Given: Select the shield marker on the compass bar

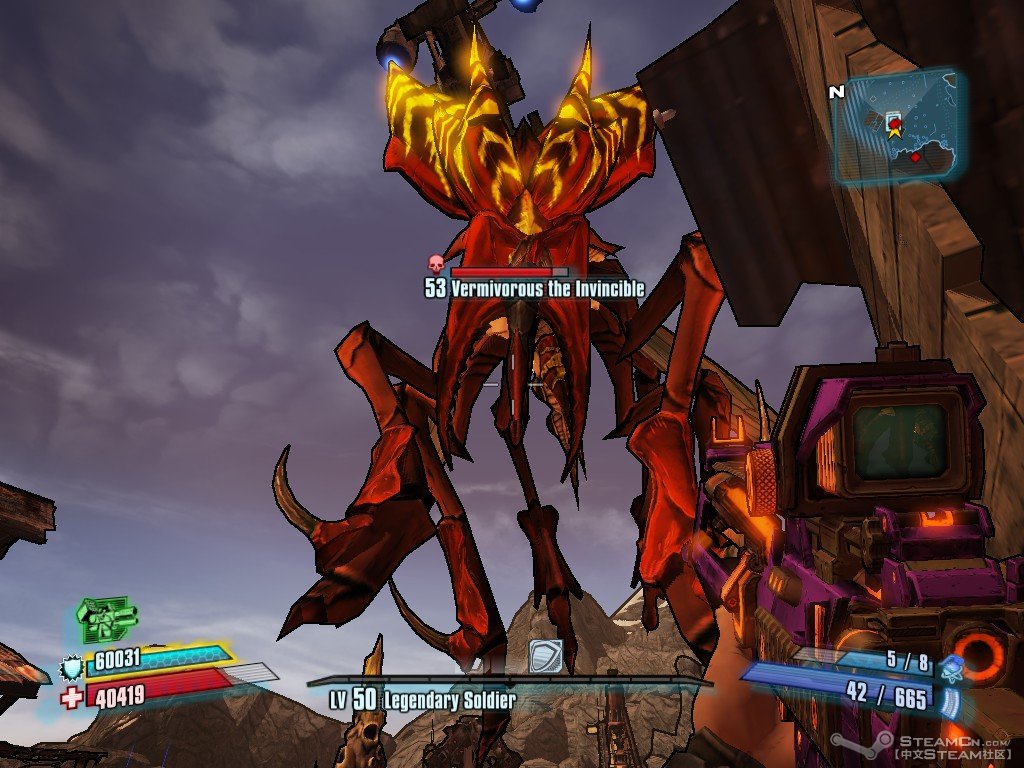Looking at the screenshot, I should click(545, 656).
